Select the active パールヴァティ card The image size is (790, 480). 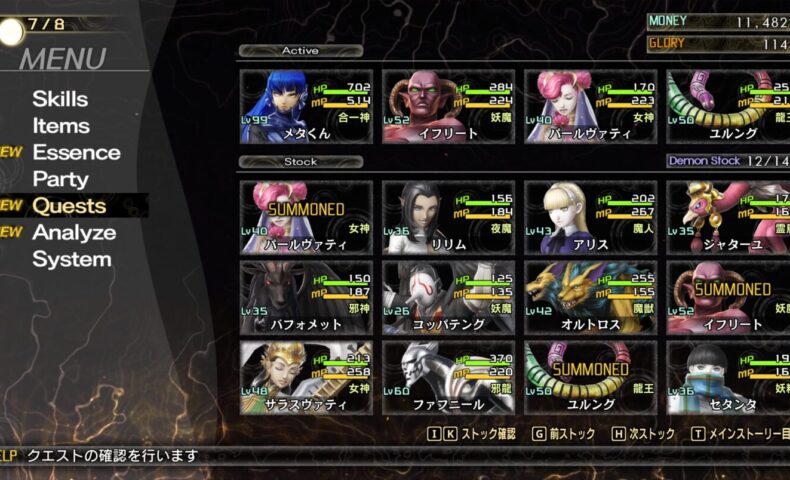(x=590, y=107)
